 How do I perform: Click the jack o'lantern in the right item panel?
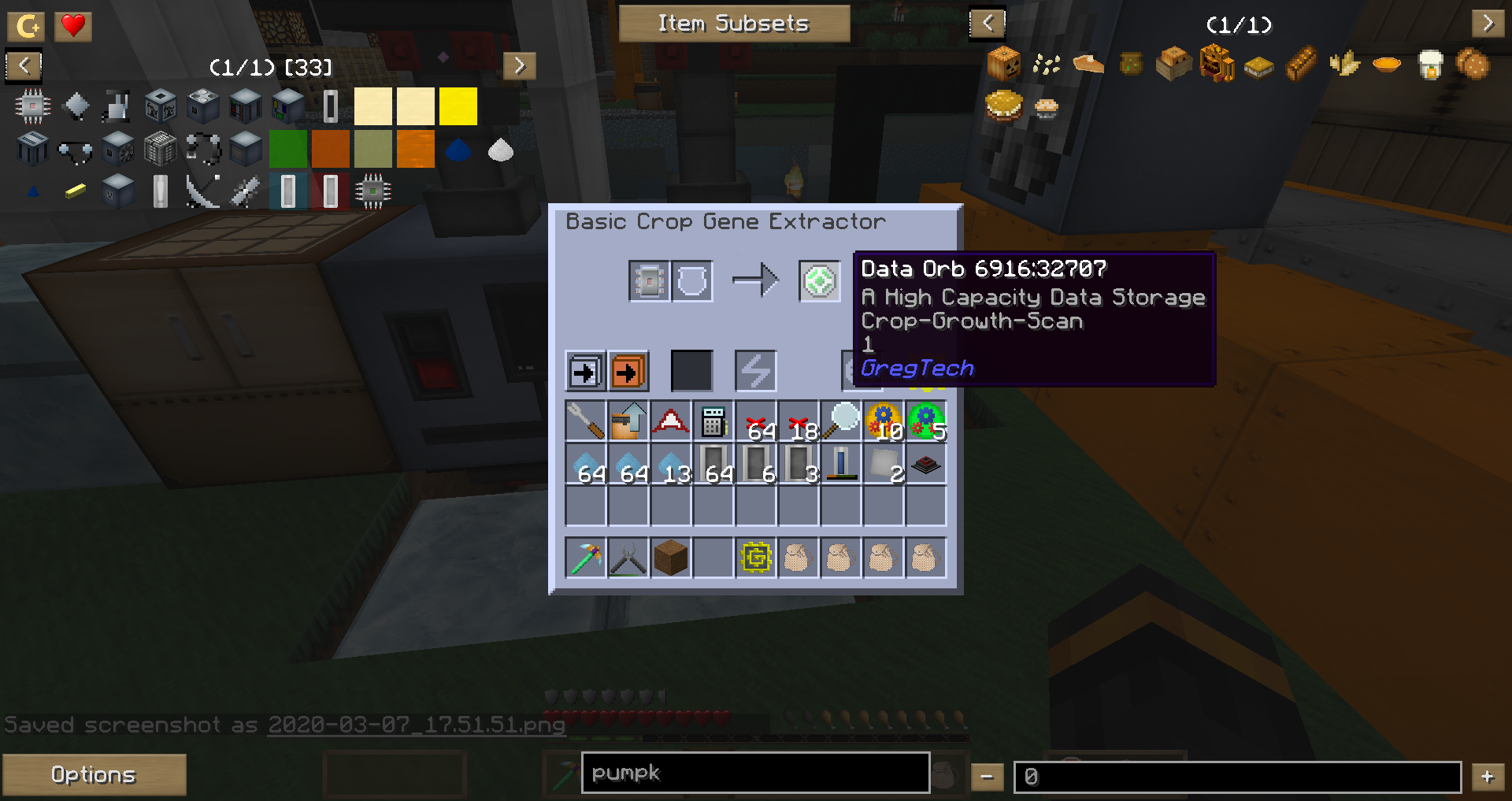coord(1002,63)
